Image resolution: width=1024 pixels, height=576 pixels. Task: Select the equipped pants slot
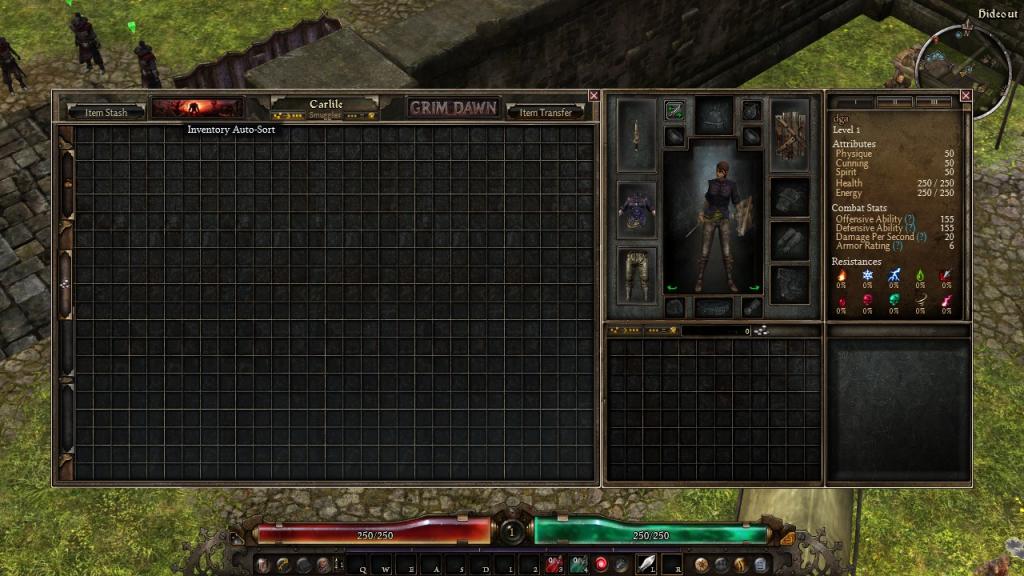pyautogui.click(x=636, y=275)
